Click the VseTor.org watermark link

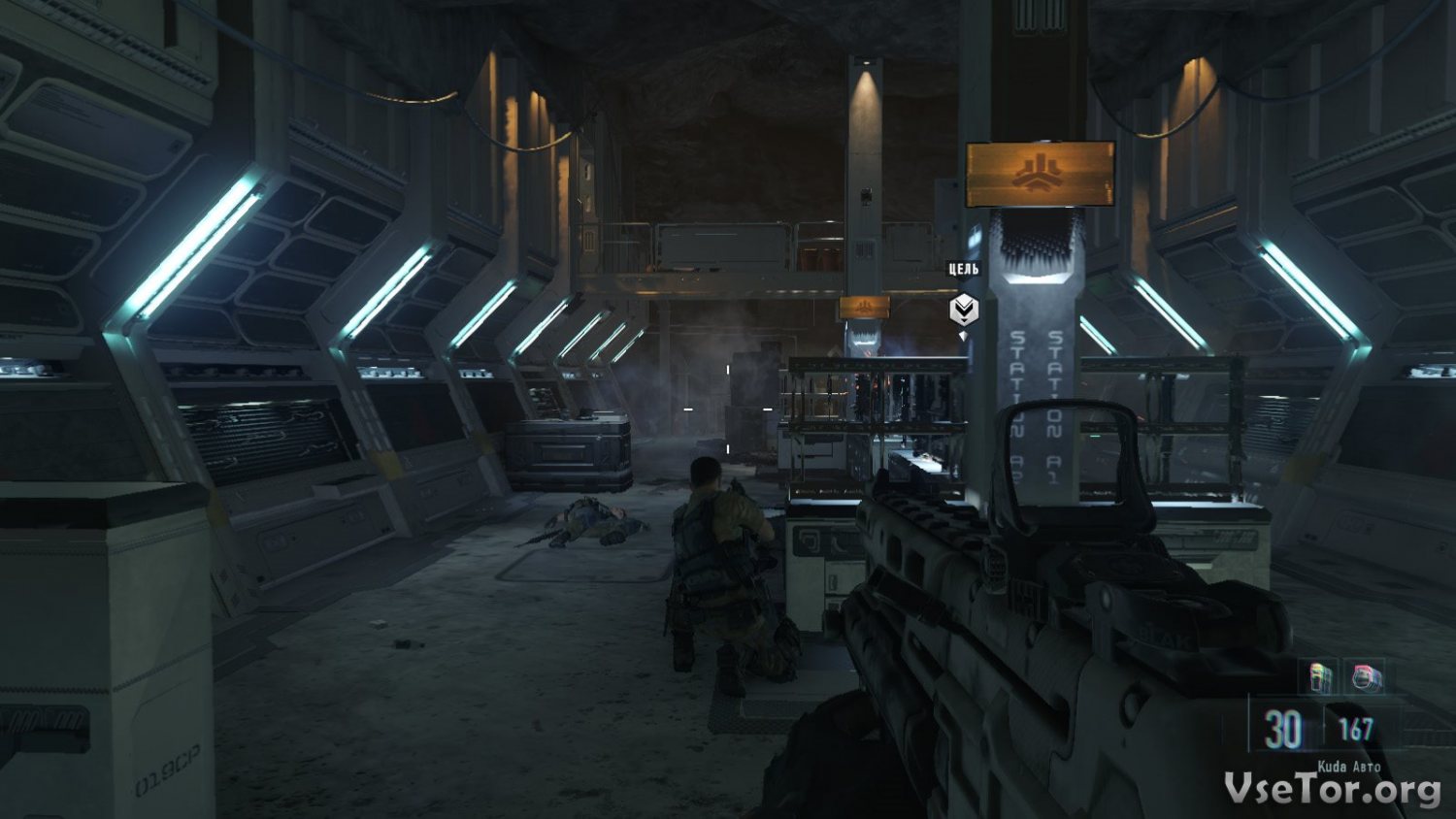pyautogui.click(x=1332, y=789)
